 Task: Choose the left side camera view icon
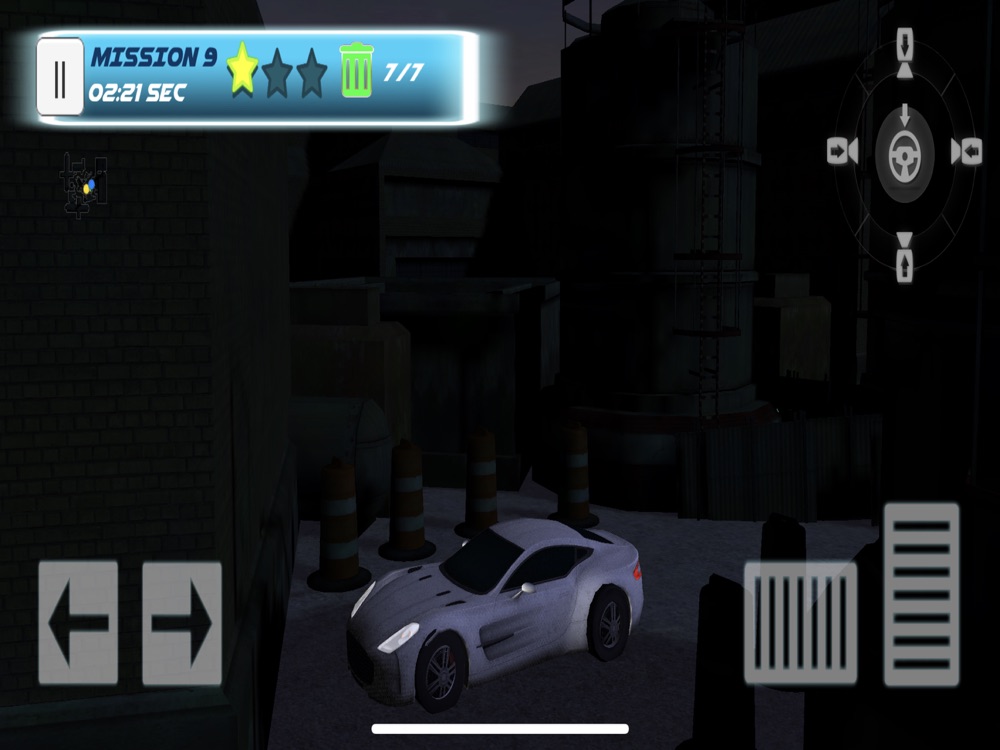pos(842,151)
